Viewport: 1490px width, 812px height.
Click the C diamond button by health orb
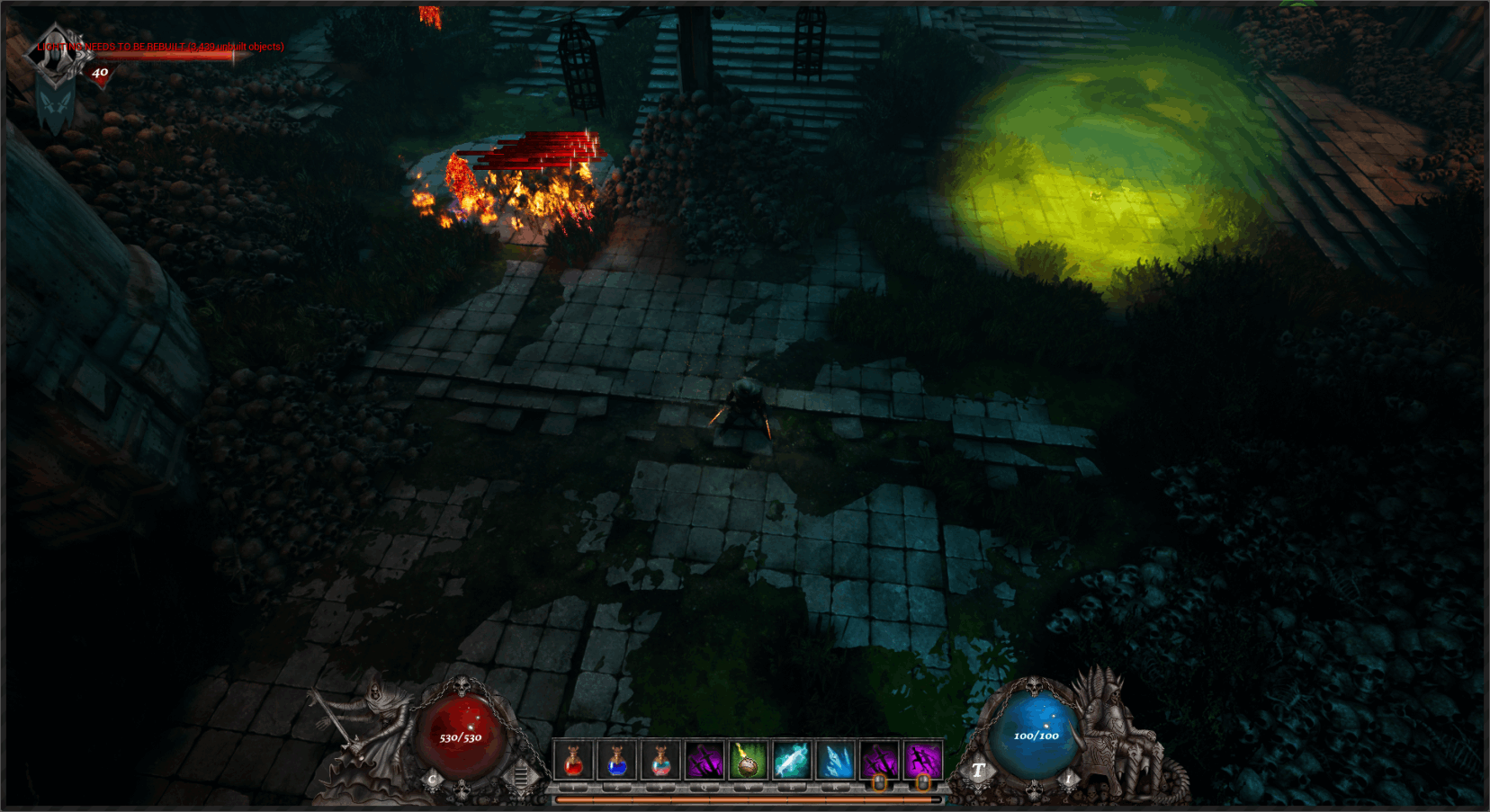point(433,779)
